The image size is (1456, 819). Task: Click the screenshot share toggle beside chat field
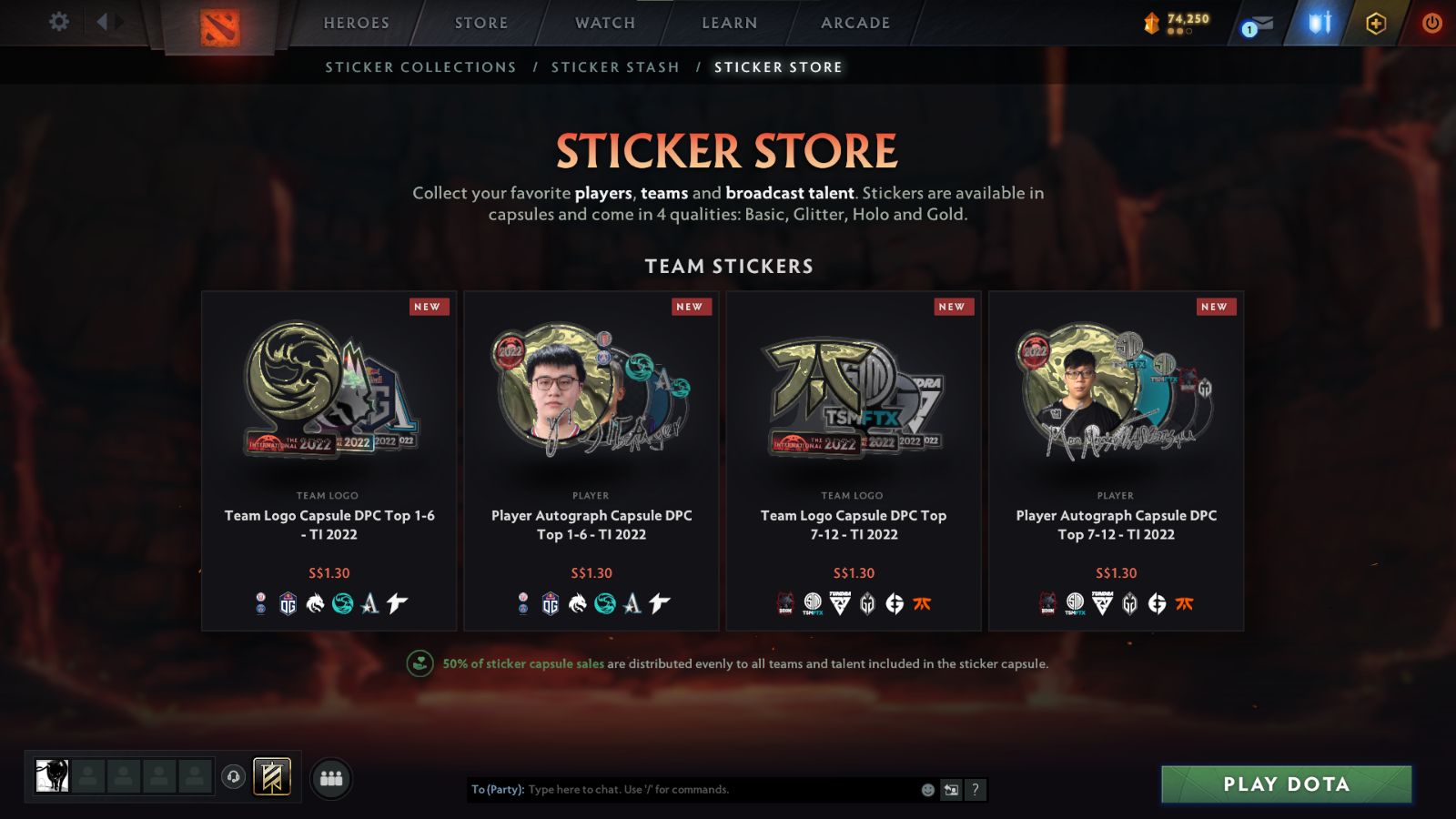tap(951, 790)
